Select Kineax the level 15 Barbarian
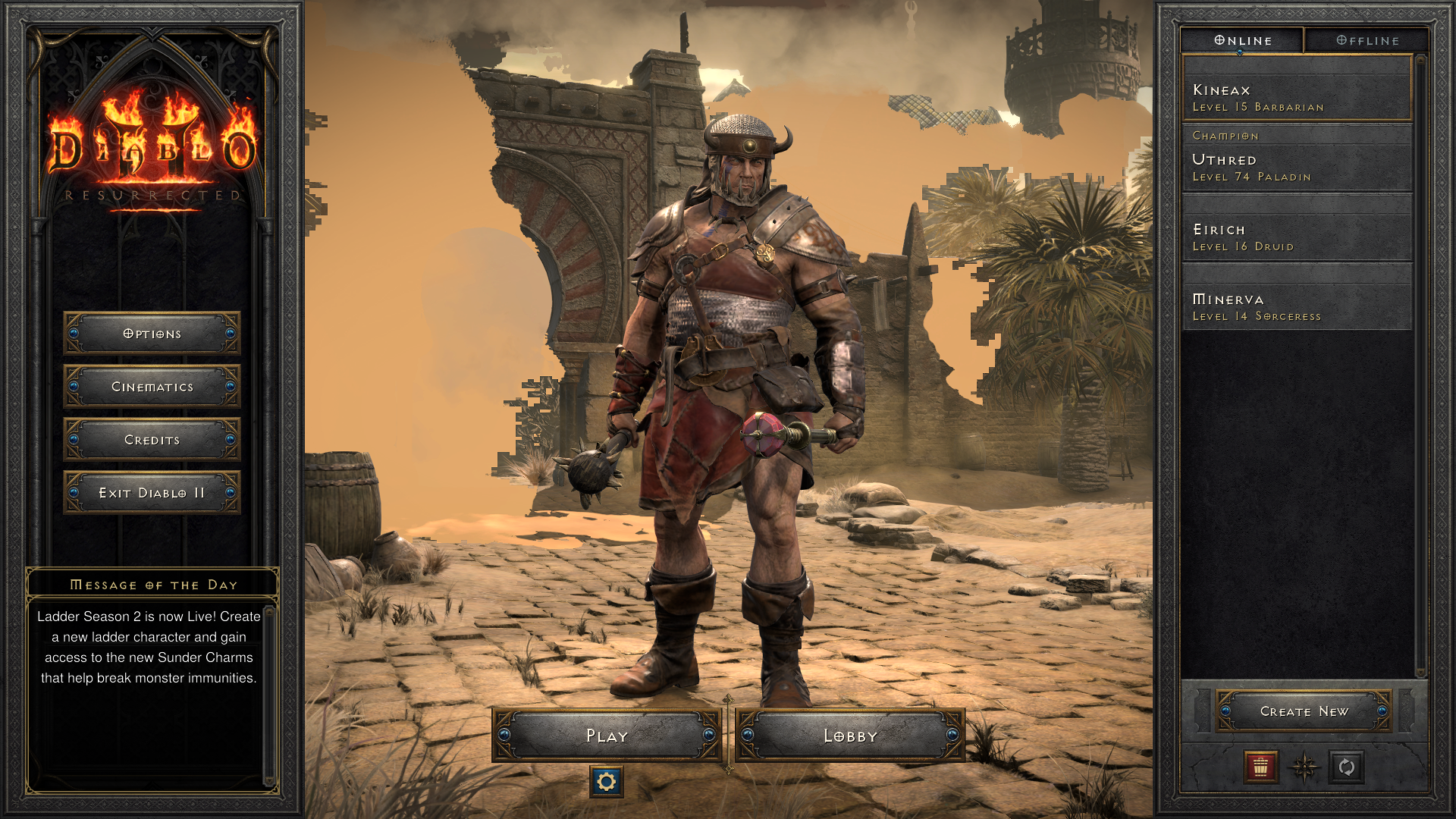Screen dimensions: 1456x819 coord(1297,98)
